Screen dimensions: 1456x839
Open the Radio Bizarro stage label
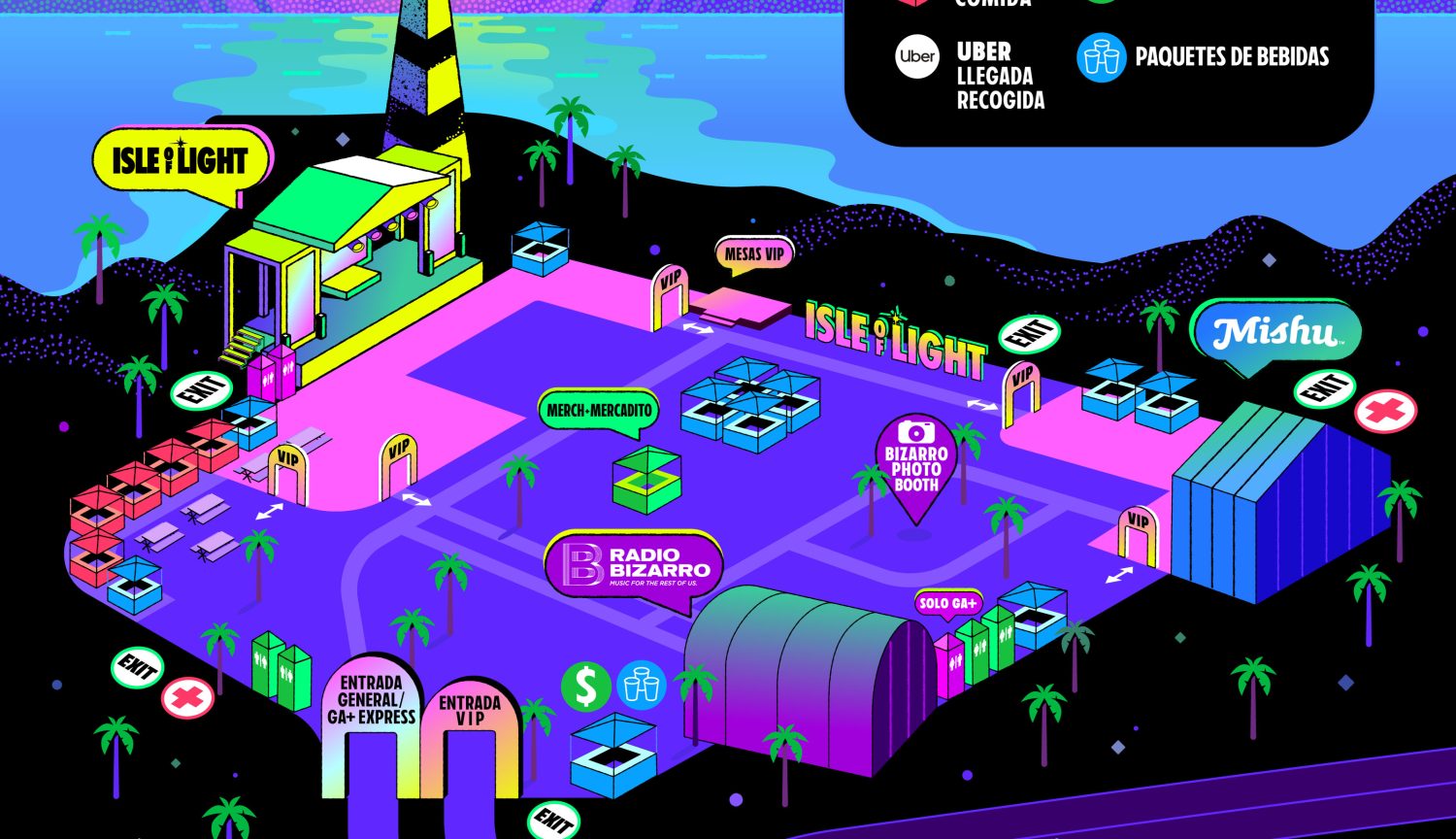point(634,566)
